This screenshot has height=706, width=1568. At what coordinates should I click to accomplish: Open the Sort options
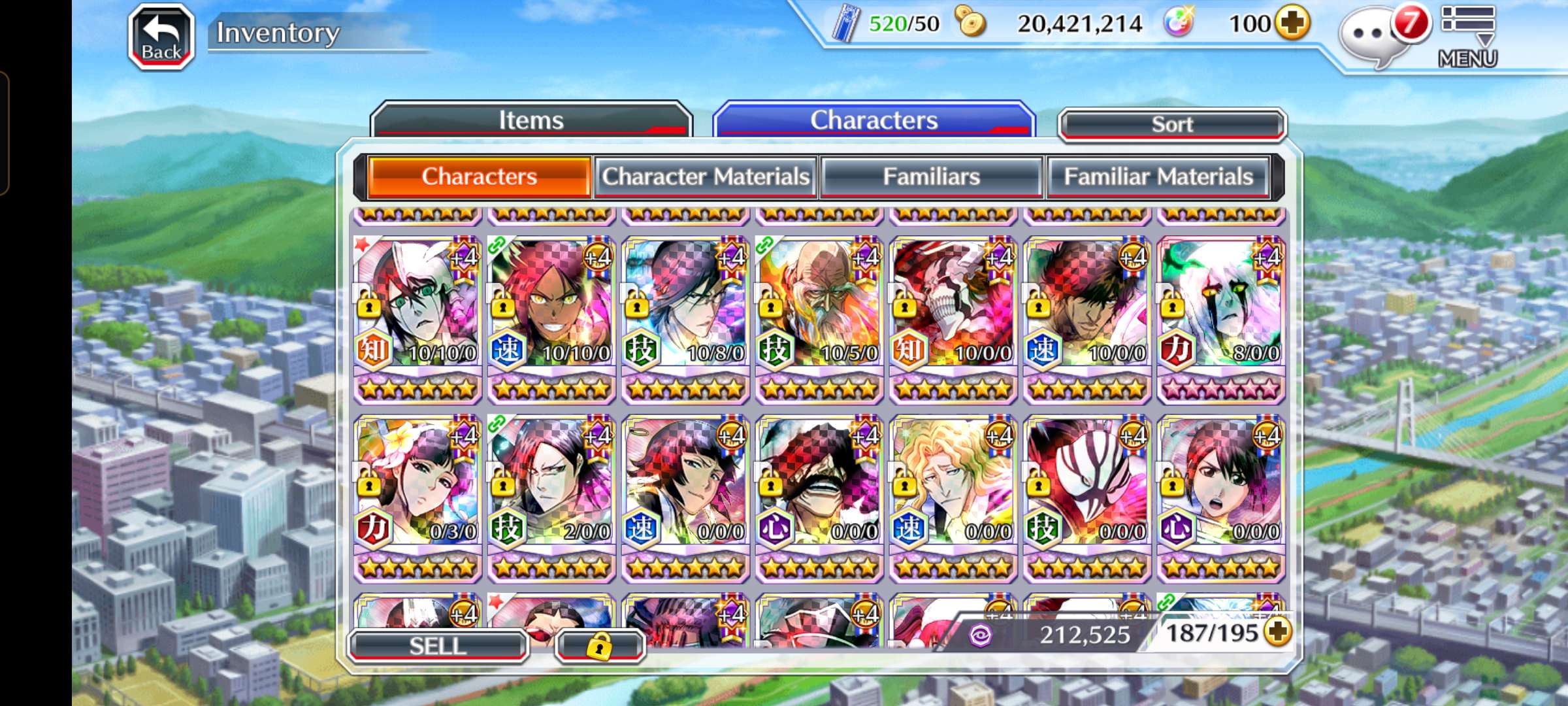coord(1172,124)
